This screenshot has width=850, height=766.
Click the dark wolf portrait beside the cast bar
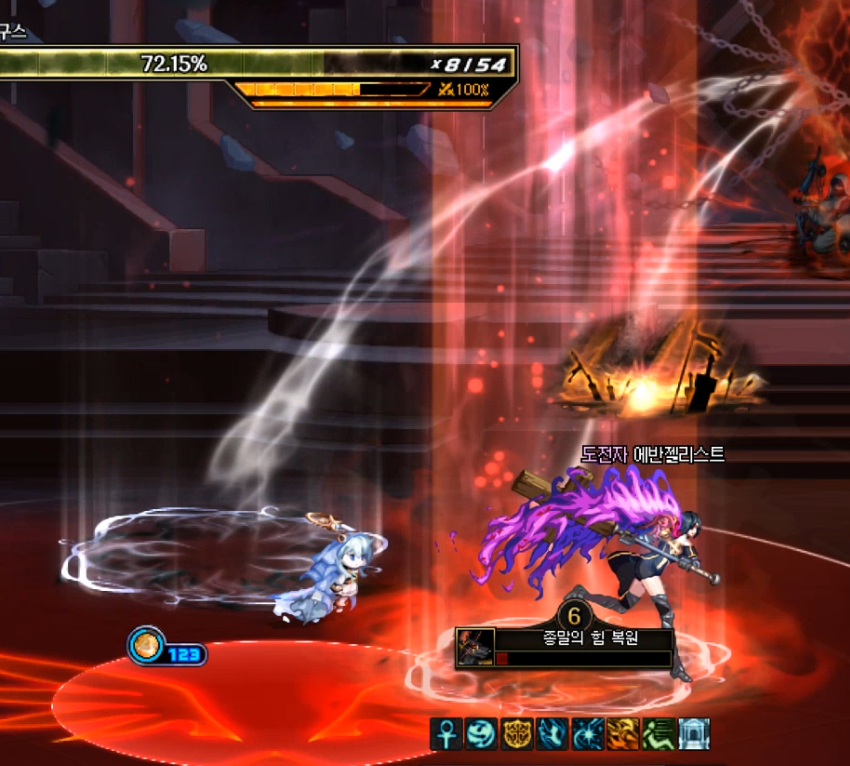(475, 648)
